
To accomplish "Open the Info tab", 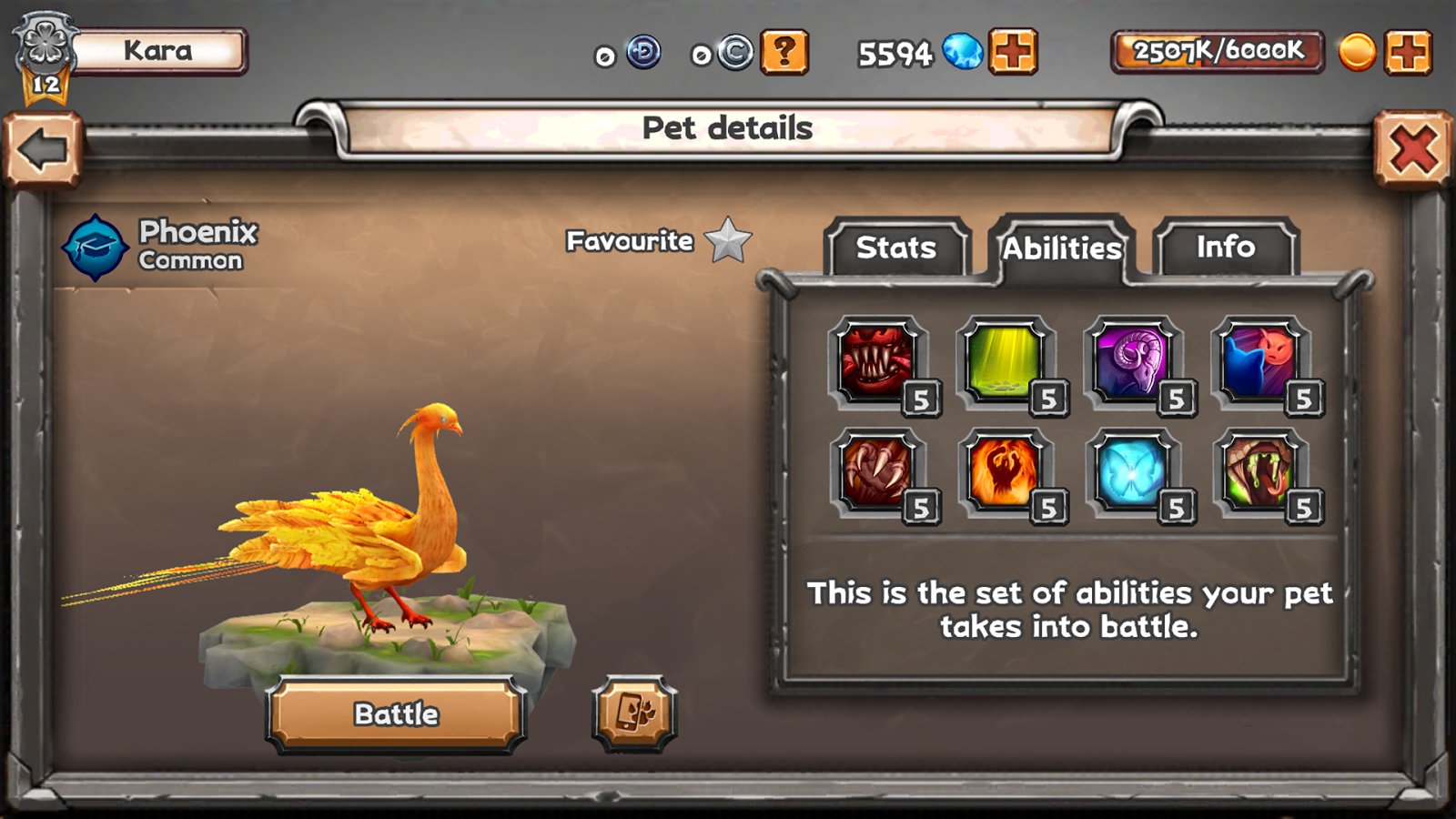I will 1225,248.
